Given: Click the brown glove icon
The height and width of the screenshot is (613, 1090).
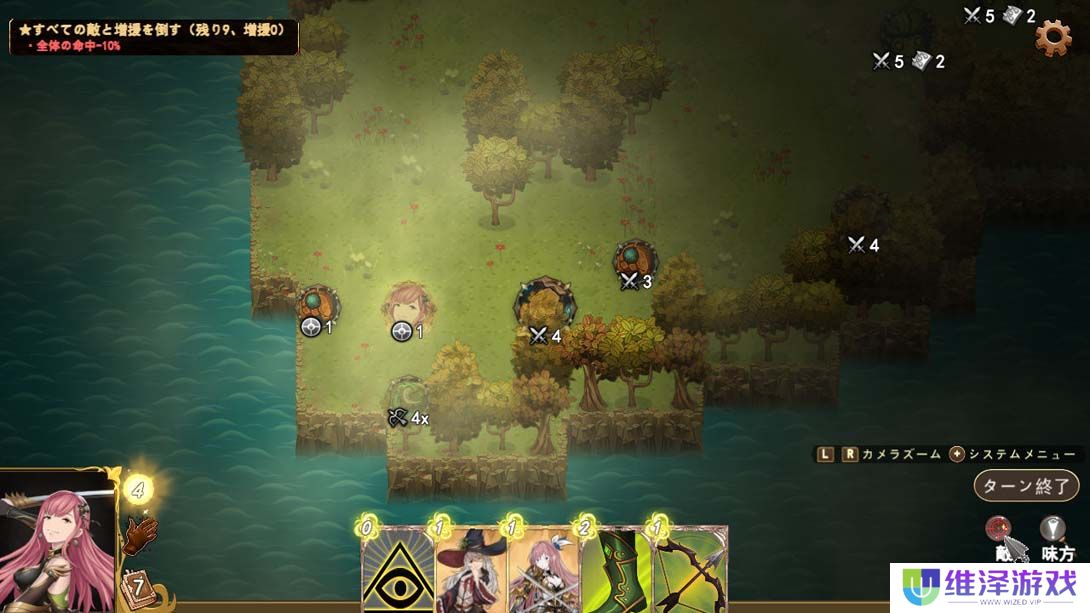Looking at the screenshot, I should click(141, 535).
